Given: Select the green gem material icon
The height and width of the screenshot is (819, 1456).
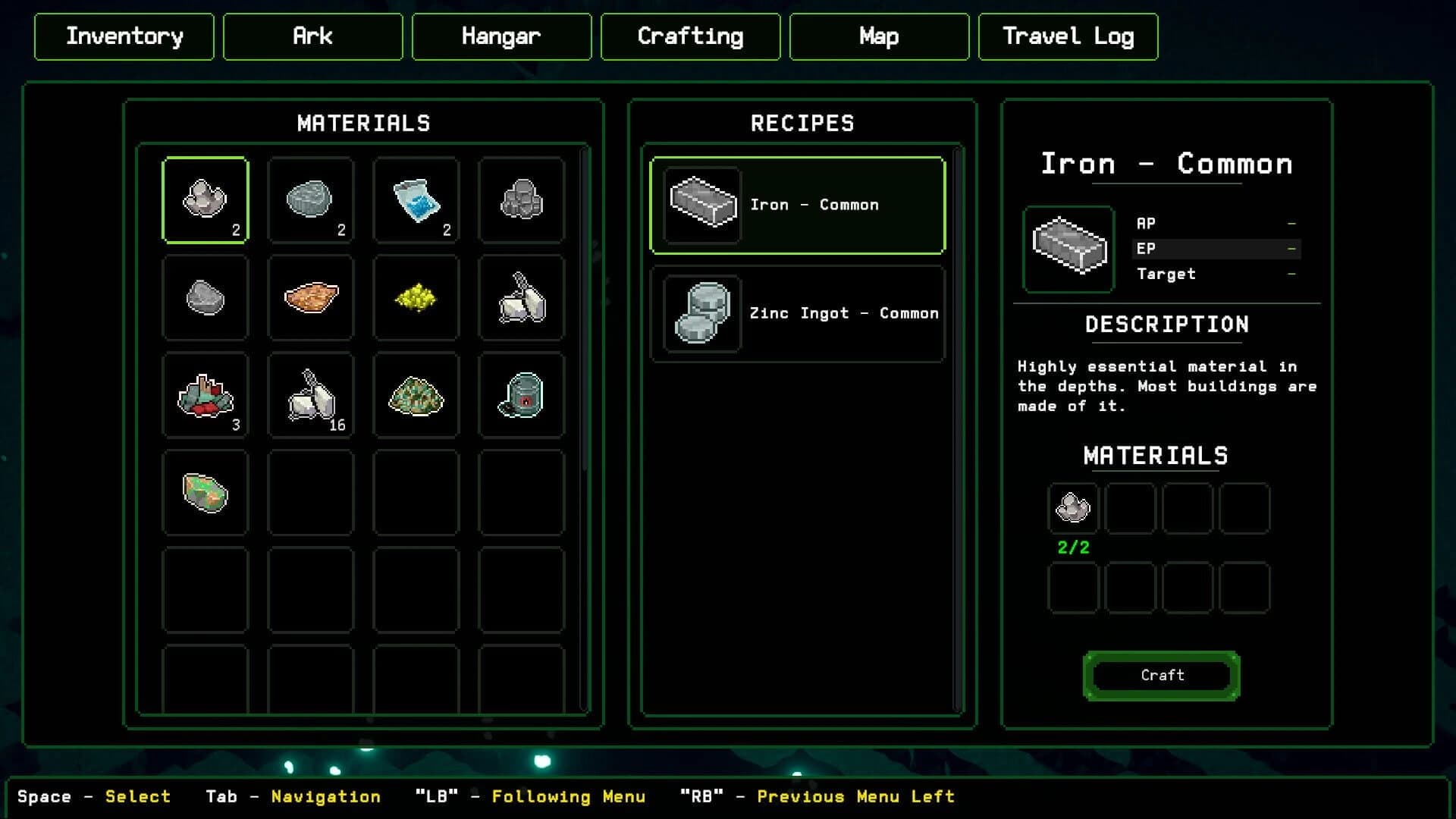Looking at the screenshot, I should pyautogui.click(x=206, y=493).
